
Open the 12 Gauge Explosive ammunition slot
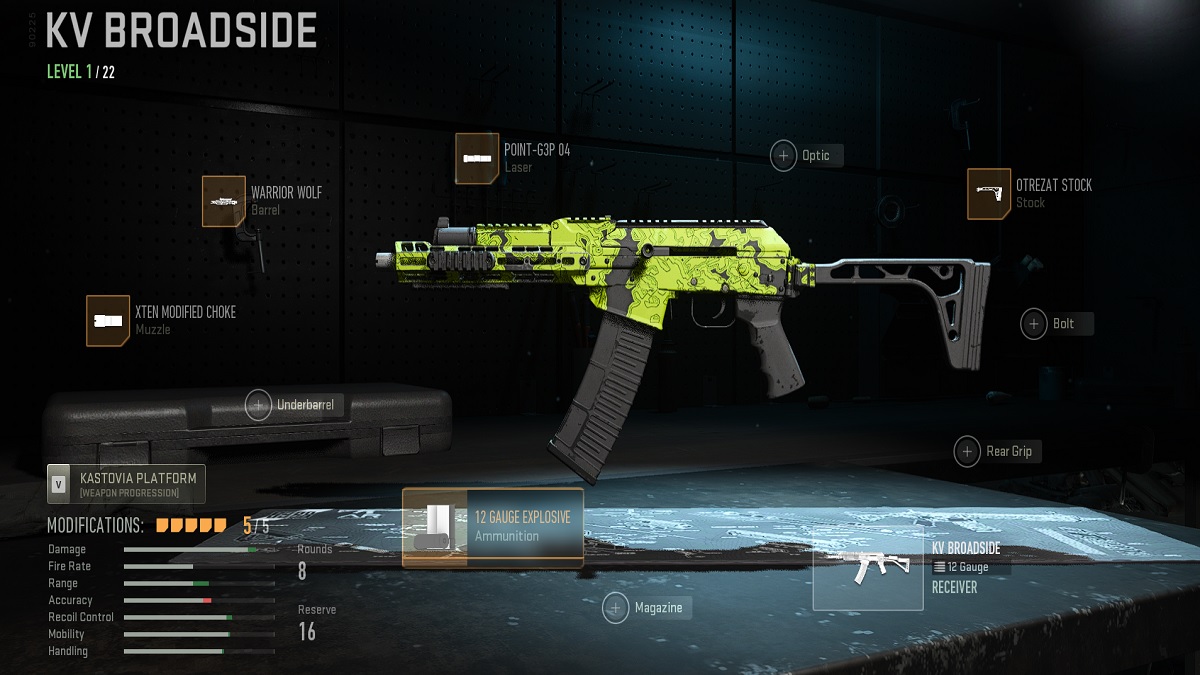tap(492, 527)
